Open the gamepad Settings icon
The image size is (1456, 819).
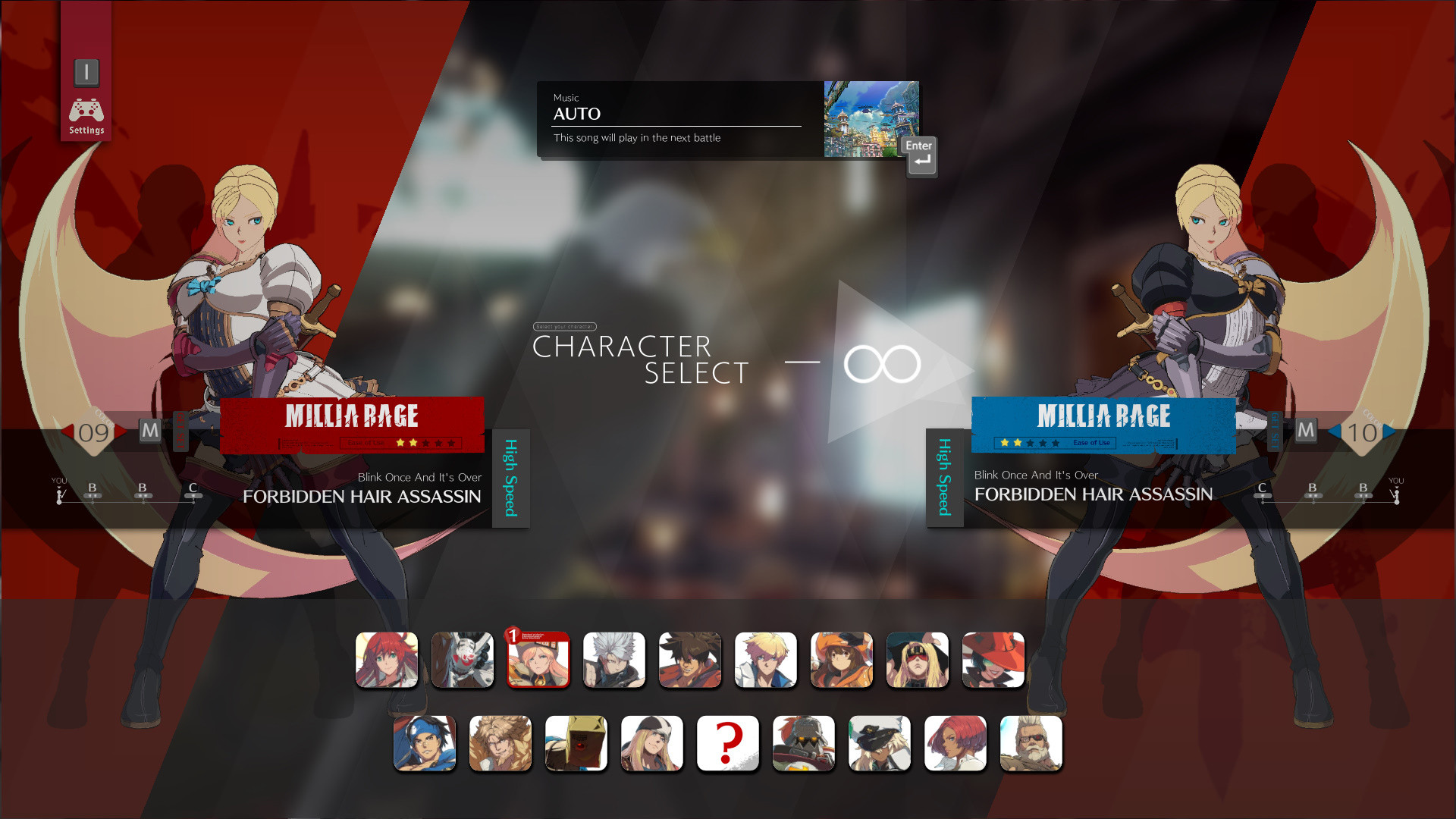coord(86,111)
